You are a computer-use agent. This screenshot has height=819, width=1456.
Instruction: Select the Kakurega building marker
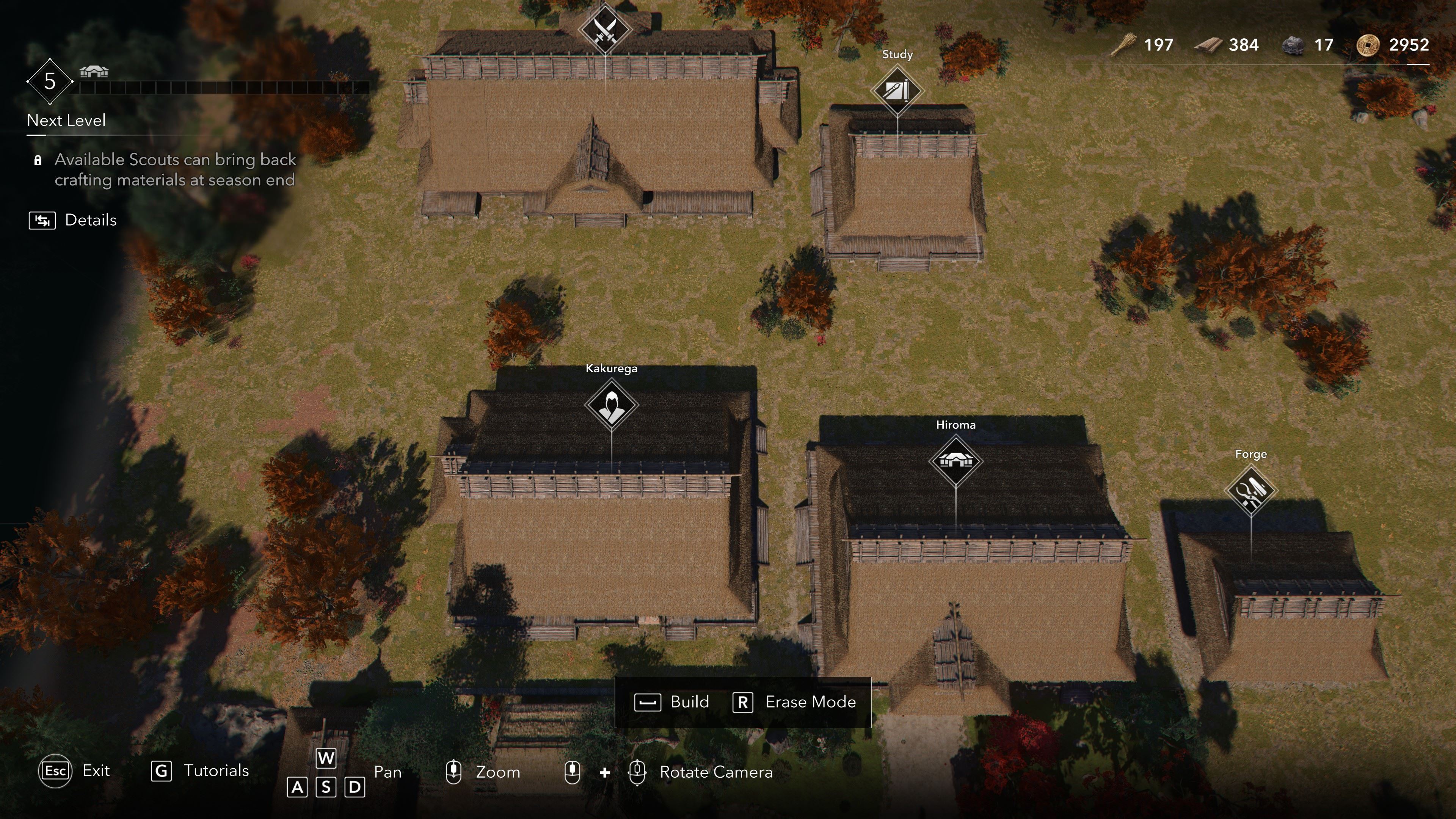click(x=611, y=405)
